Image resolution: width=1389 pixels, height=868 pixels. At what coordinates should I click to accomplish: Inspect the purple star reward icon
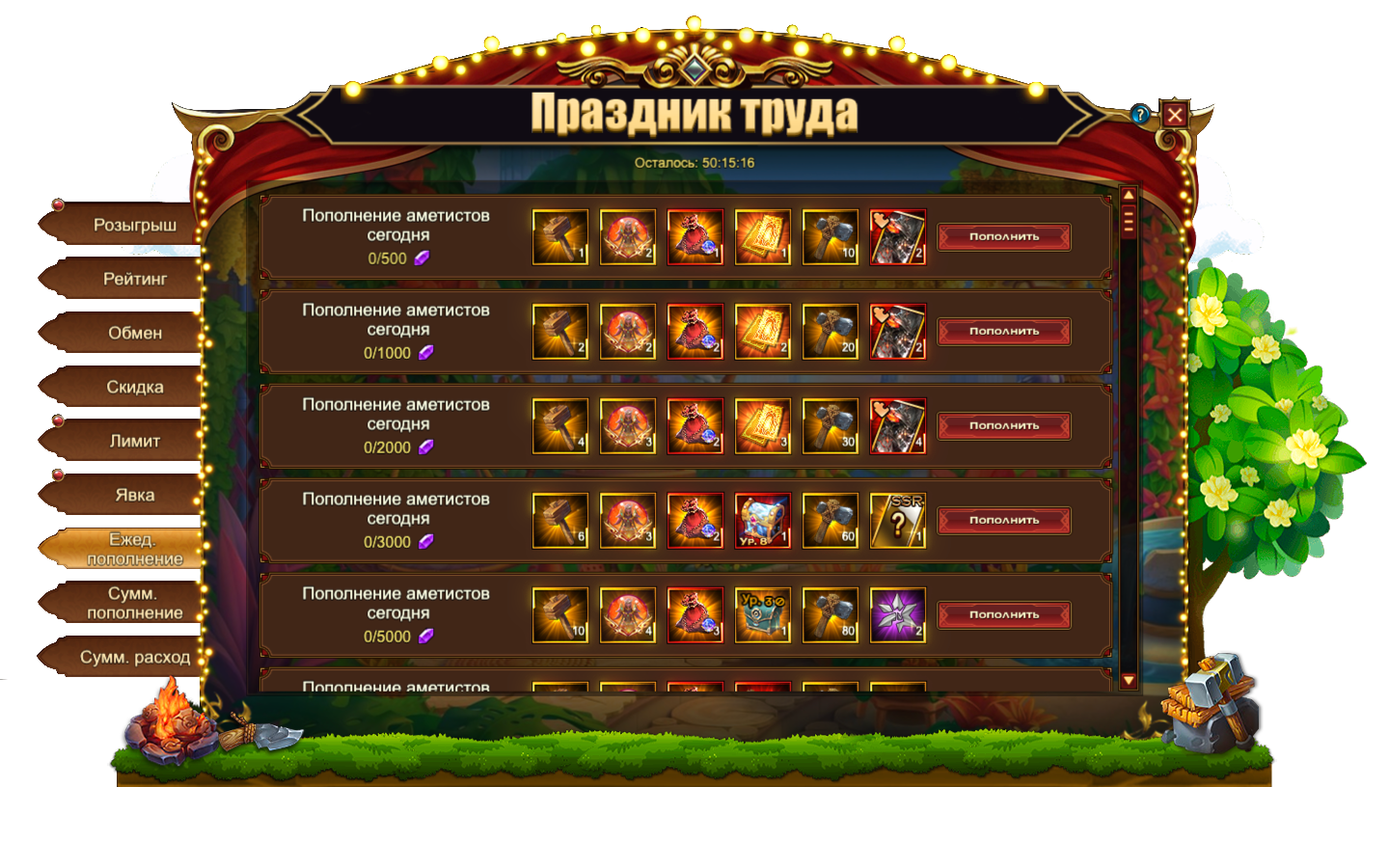(x=897, y=615)
